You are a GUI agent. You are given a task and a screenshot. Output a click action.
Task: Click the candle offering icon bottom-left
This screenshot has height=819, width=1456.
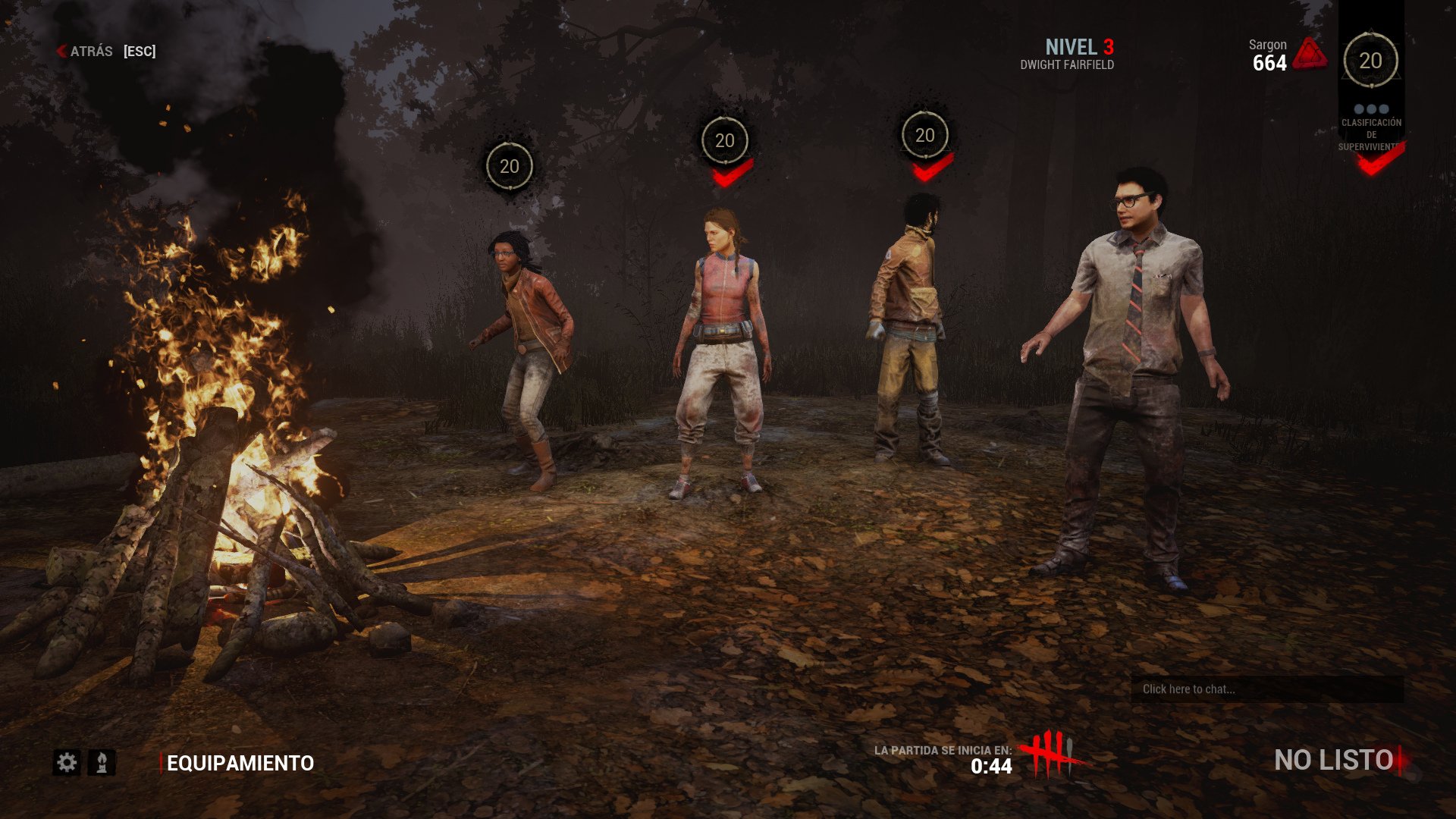[x=102, y=763]
